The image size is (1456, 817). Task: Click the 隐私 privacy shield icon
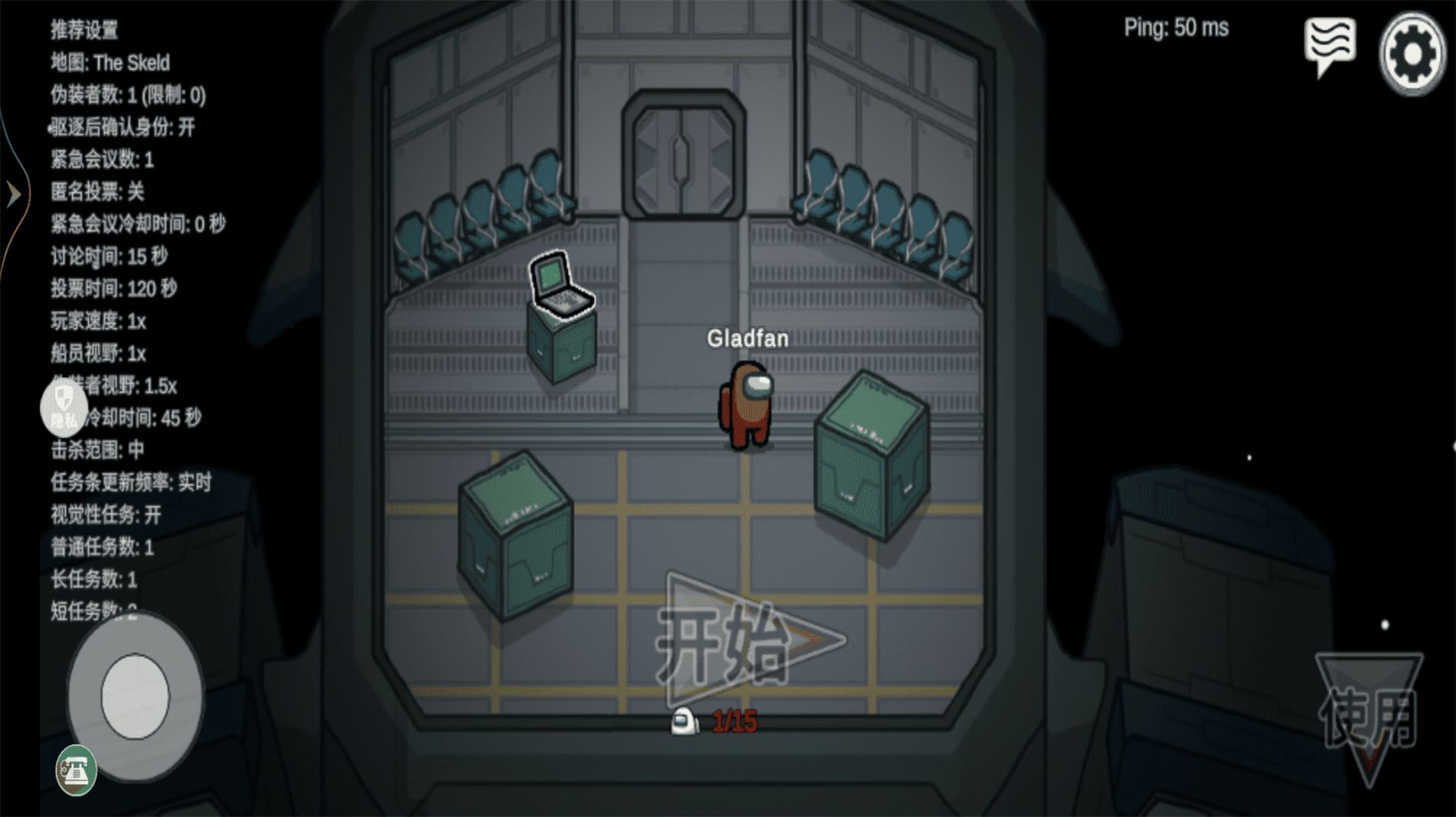click(64, 407)
